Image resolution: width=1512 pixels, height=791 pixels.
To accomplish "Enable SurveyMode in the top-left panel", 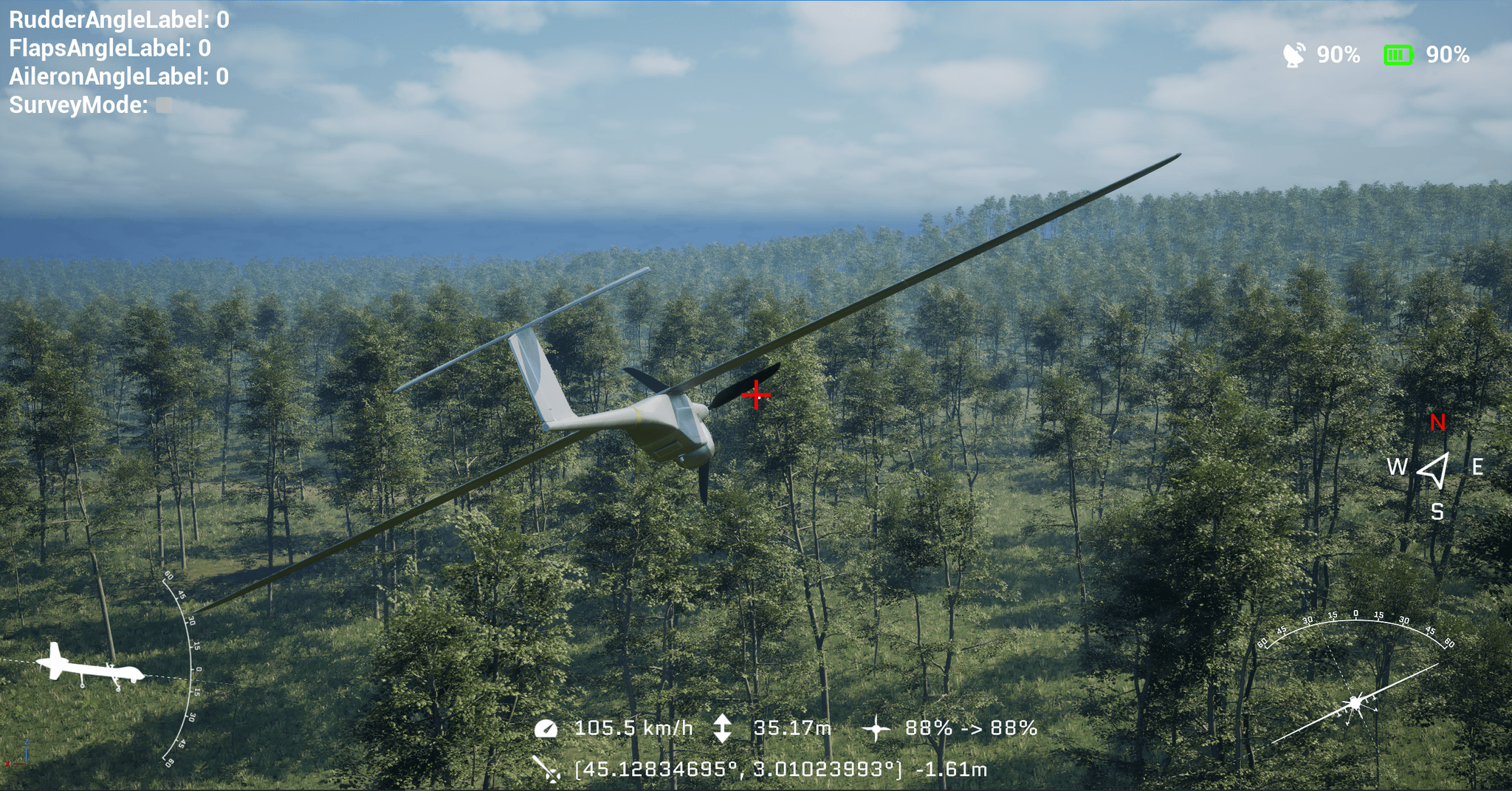I will pos(164,104).
